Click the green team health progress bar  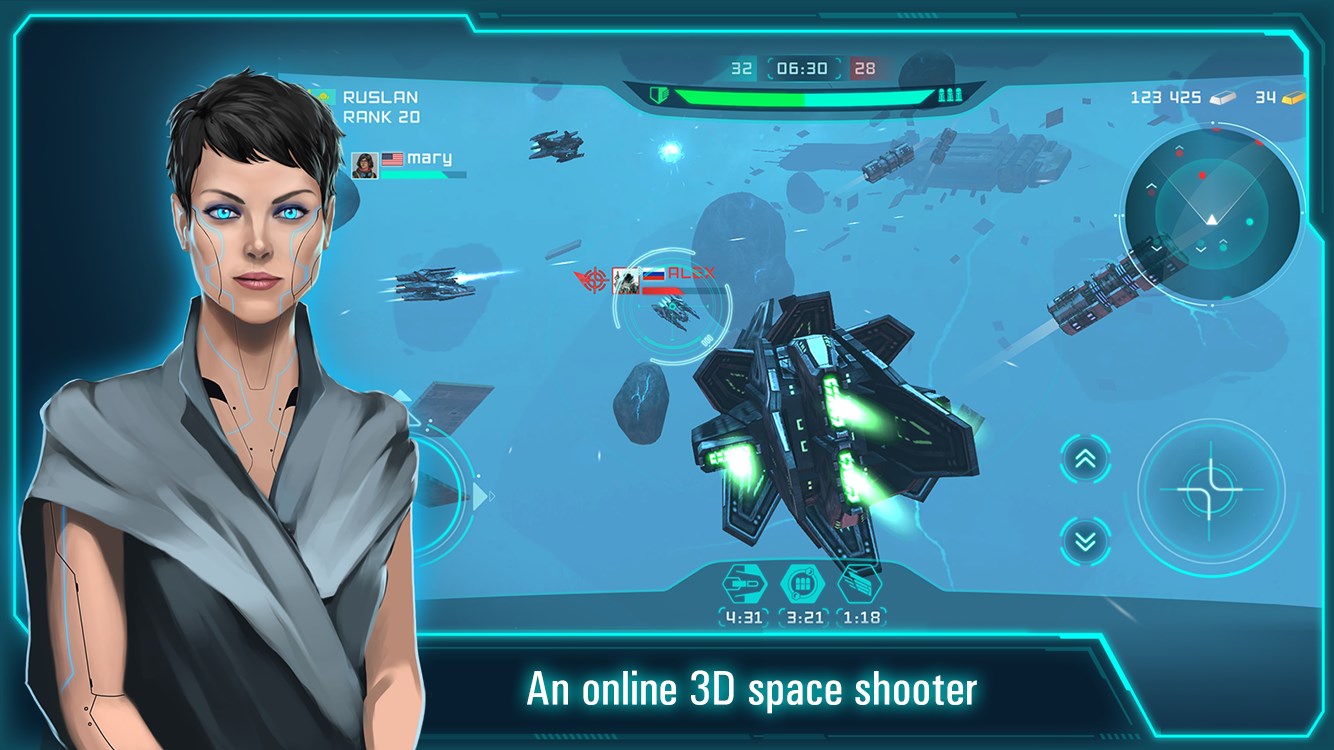point(800,98)
